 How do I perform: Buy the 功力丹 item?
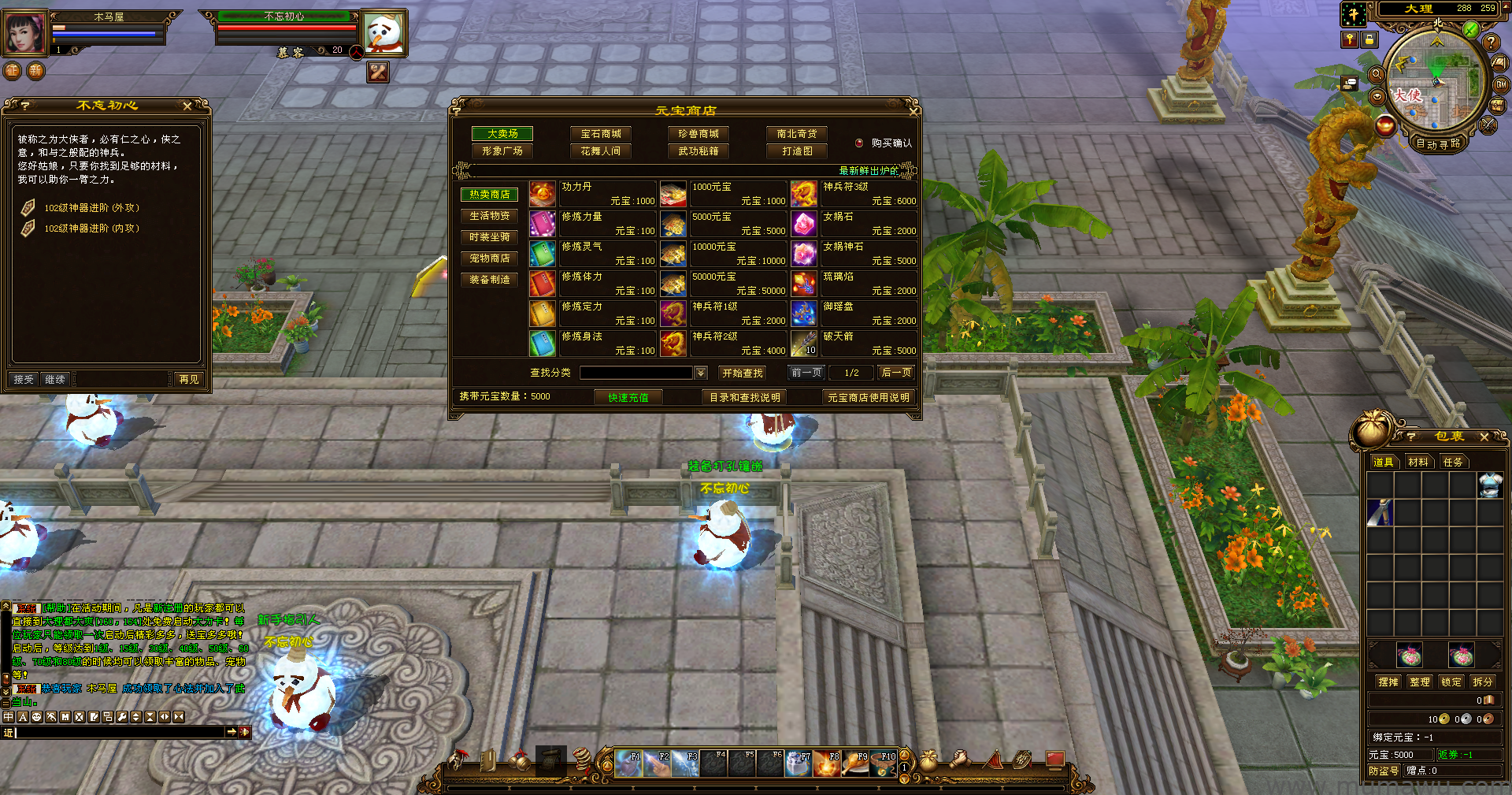coord(593,194)
